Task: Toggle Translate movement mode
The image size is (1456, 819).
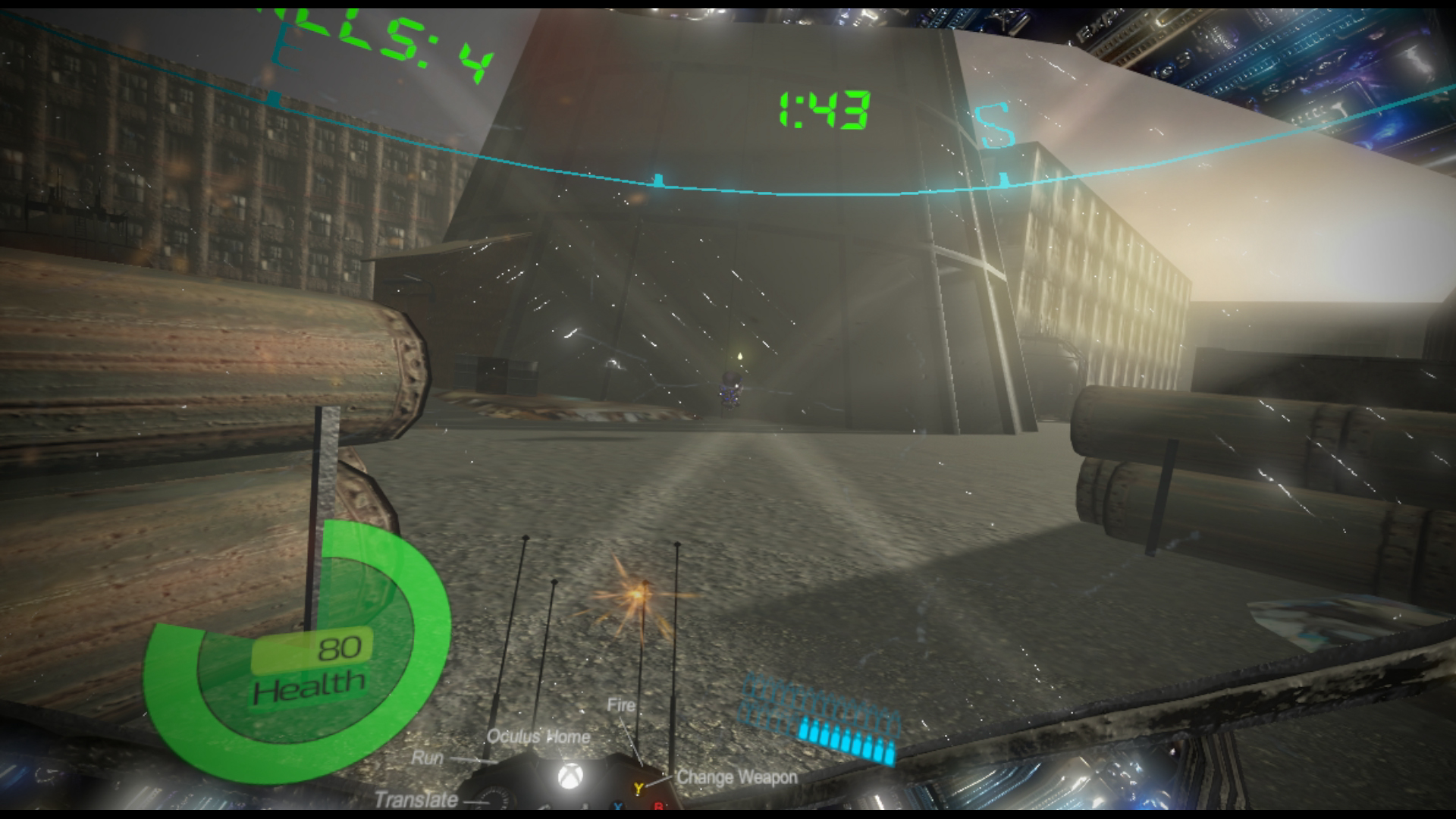Action: (x=416, y=799)
